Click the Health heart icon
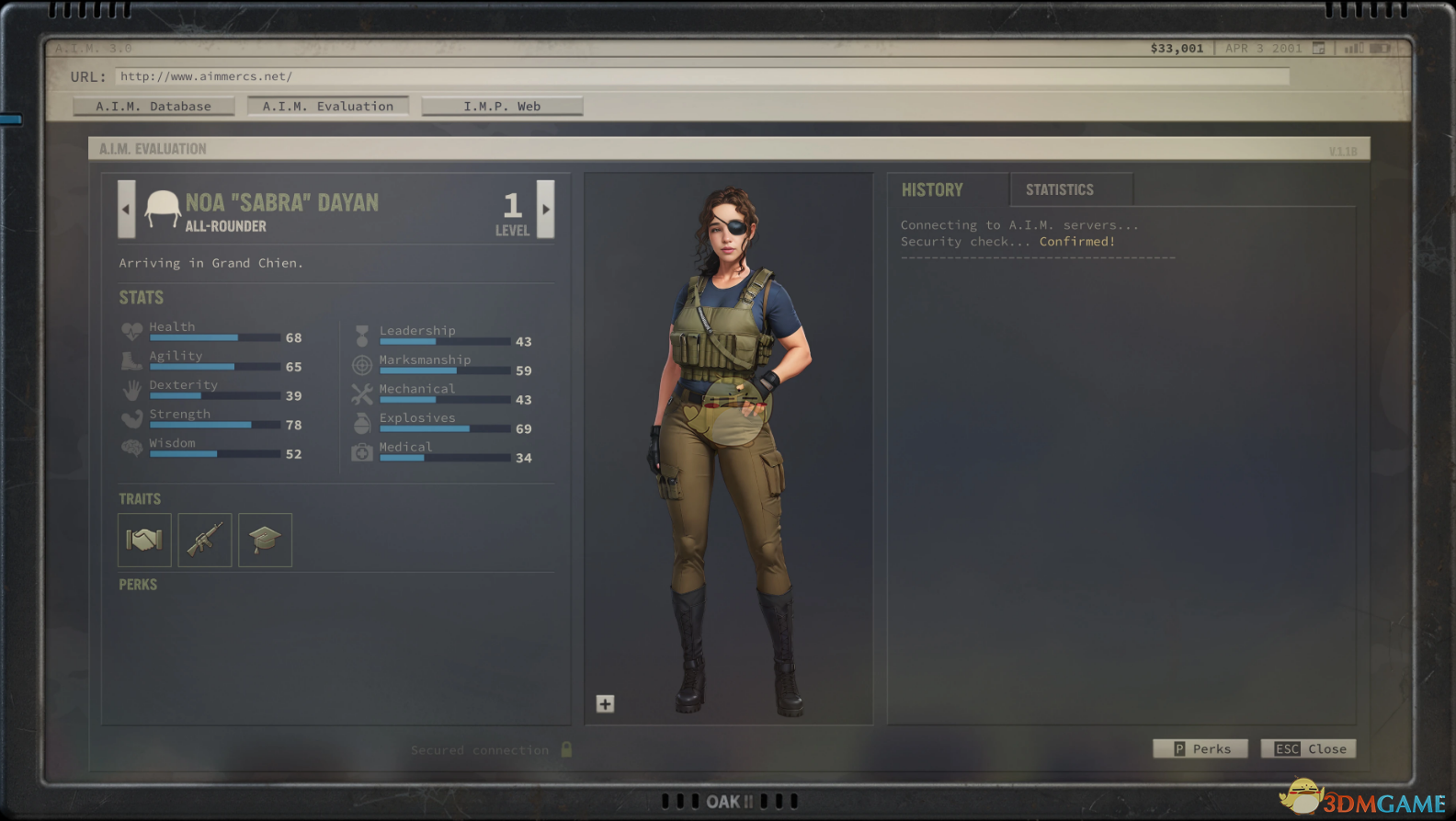The image size is (1456, 821). pyautogui.click(x=131, y=332)
